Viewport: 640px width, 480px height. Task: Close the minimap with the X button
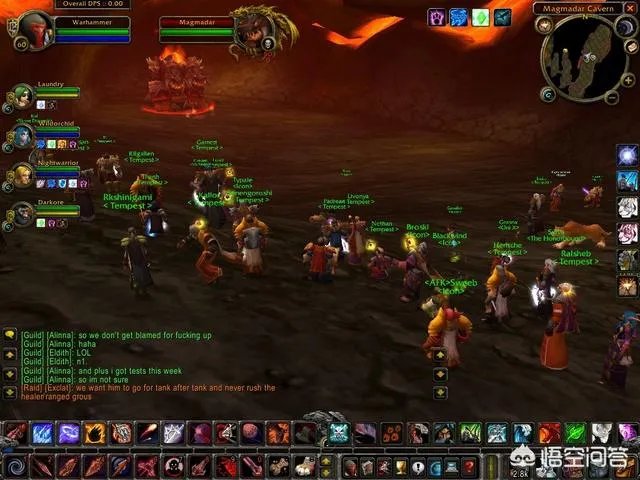click(629, 10)
